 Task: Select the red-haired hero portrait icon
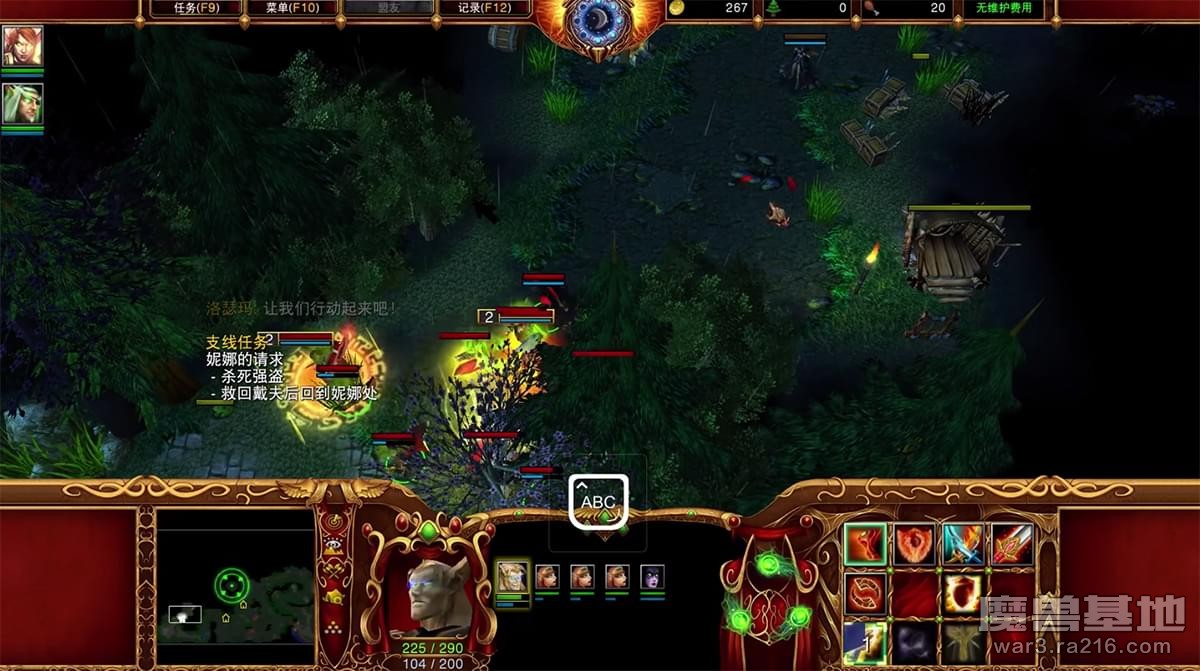(x=22, y=46)
